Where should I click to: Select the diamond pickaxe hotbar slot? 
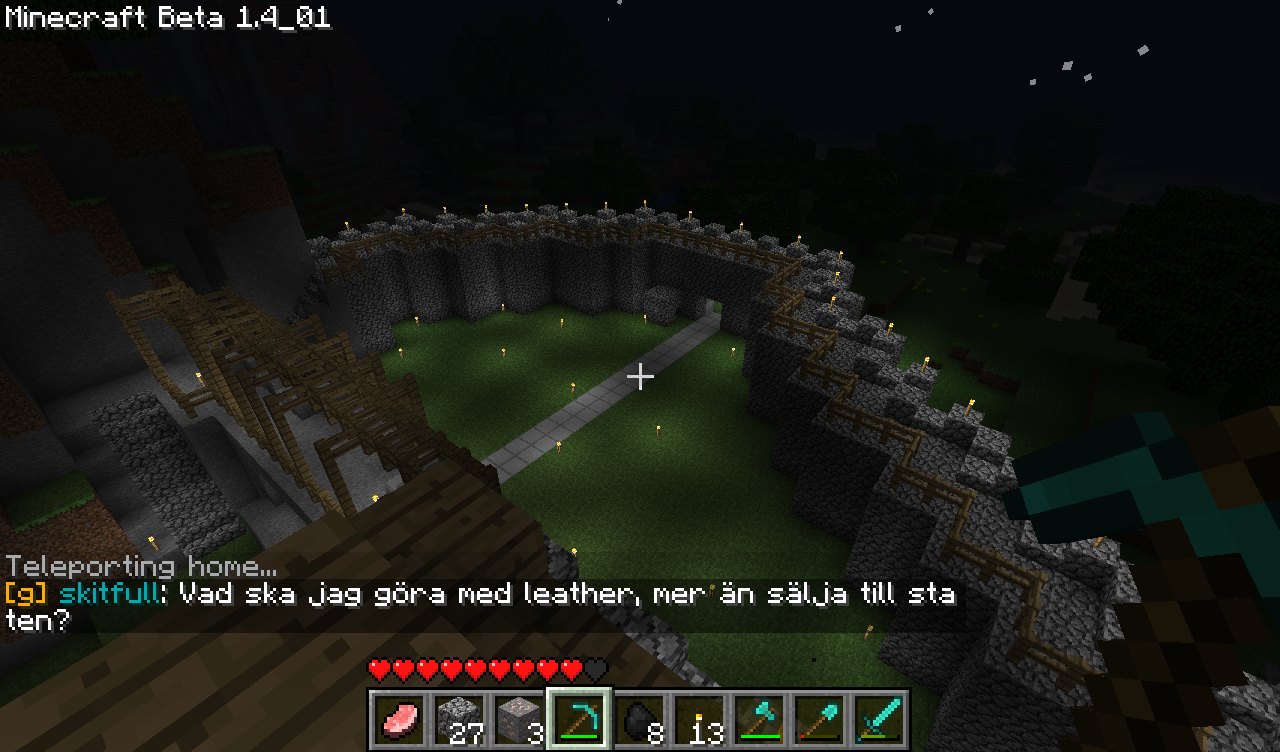[579, 719]
